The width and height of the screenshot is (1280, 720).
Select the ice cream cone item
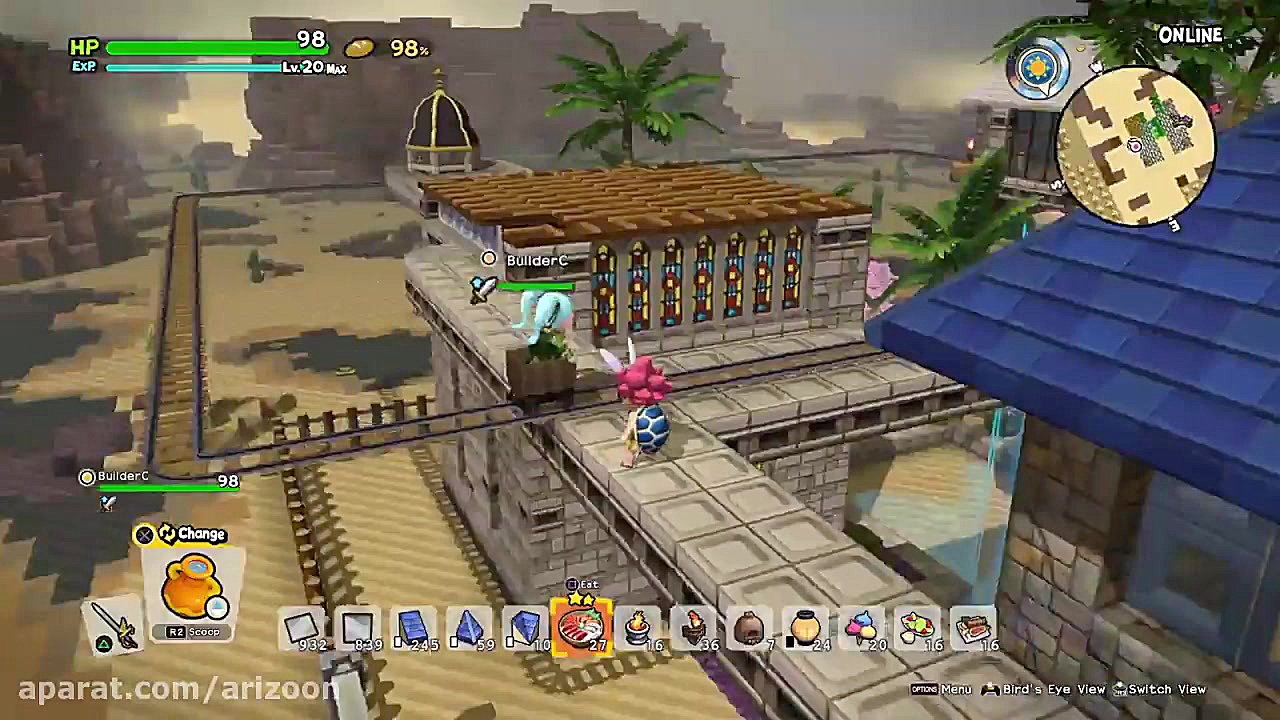[861, 627]
